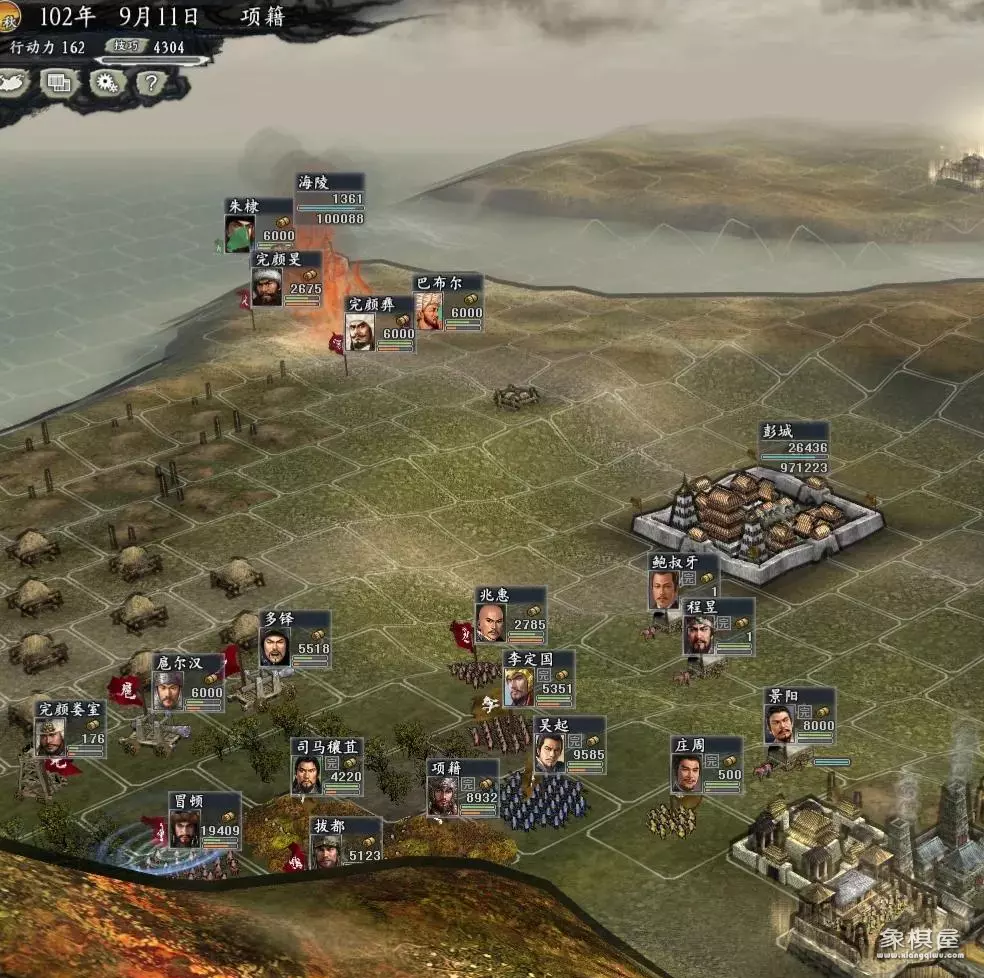This screenshot has height=978, width=984.
Task: Open the settings gear menu
Action: [106, 82]
